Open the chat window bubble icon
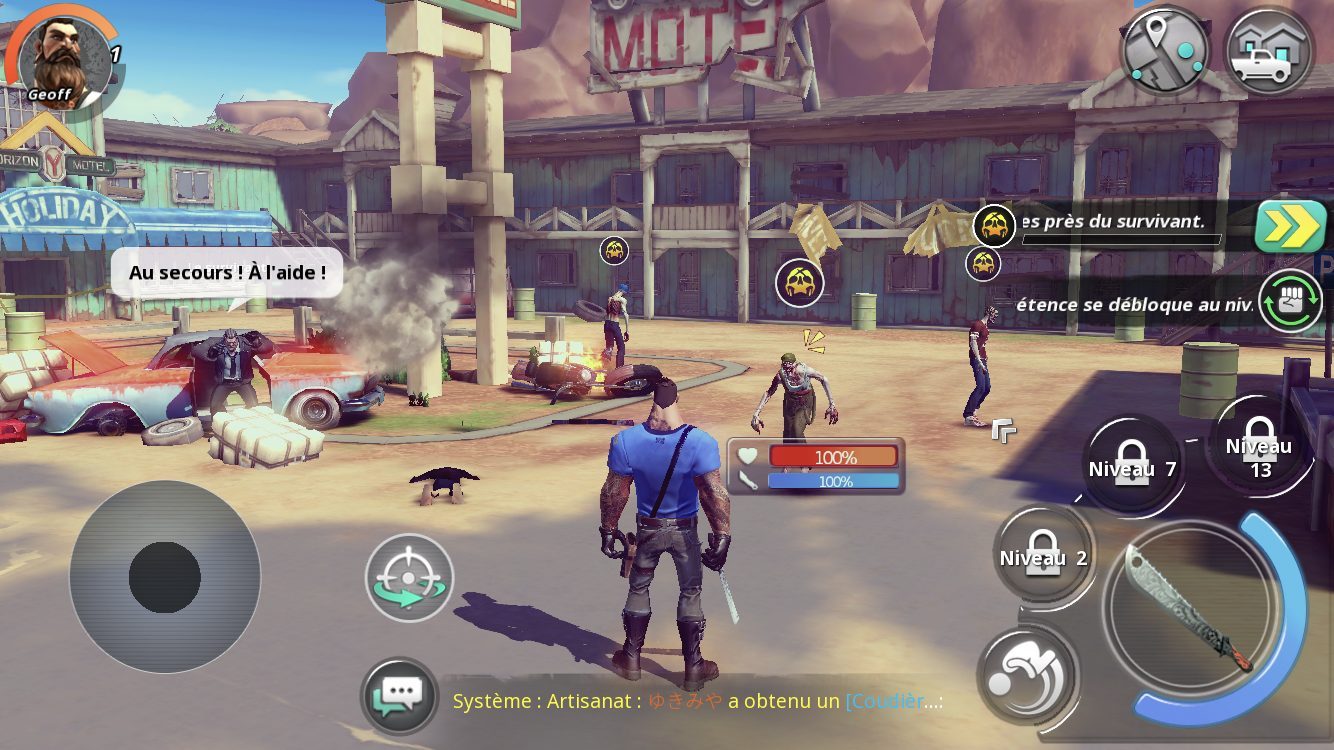 400,696
